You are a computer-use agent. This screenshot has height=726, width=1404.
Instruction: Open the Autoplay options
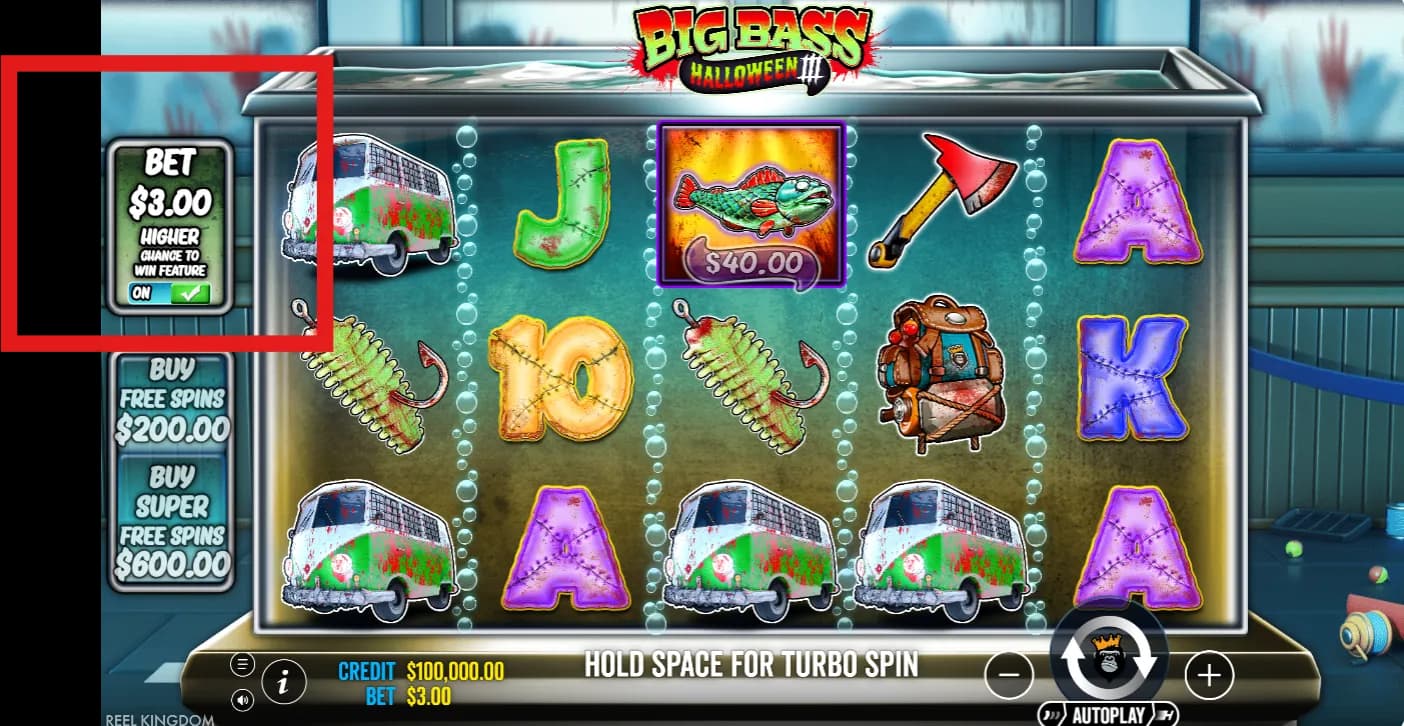[1107, 714]
